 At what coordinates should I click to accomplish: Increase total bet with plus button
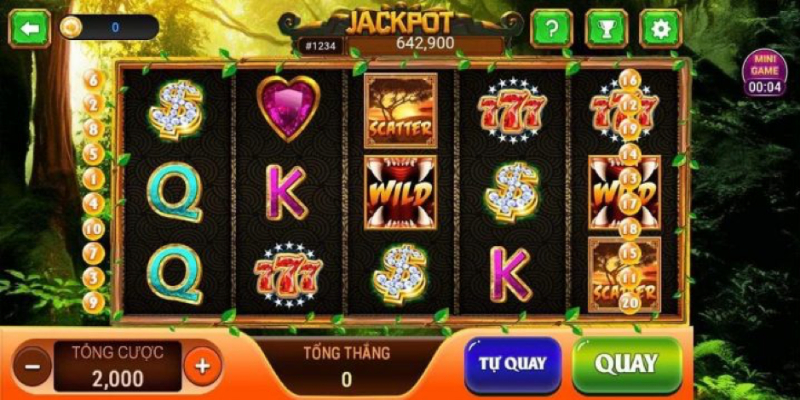pyautogui.click(x=202, y=365)
